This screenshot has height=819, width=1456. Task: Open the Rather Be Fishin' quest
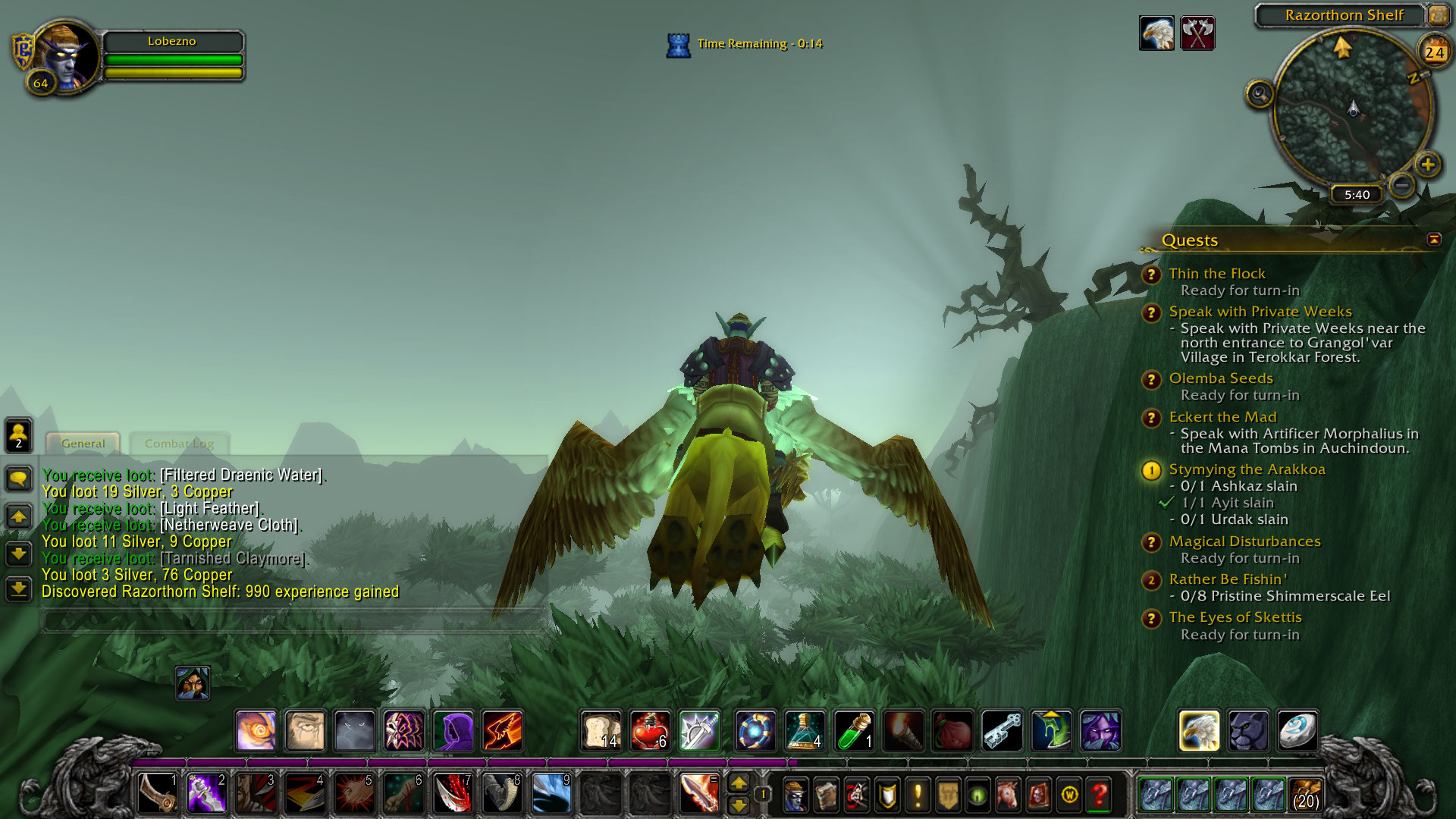pos(1228,579)
